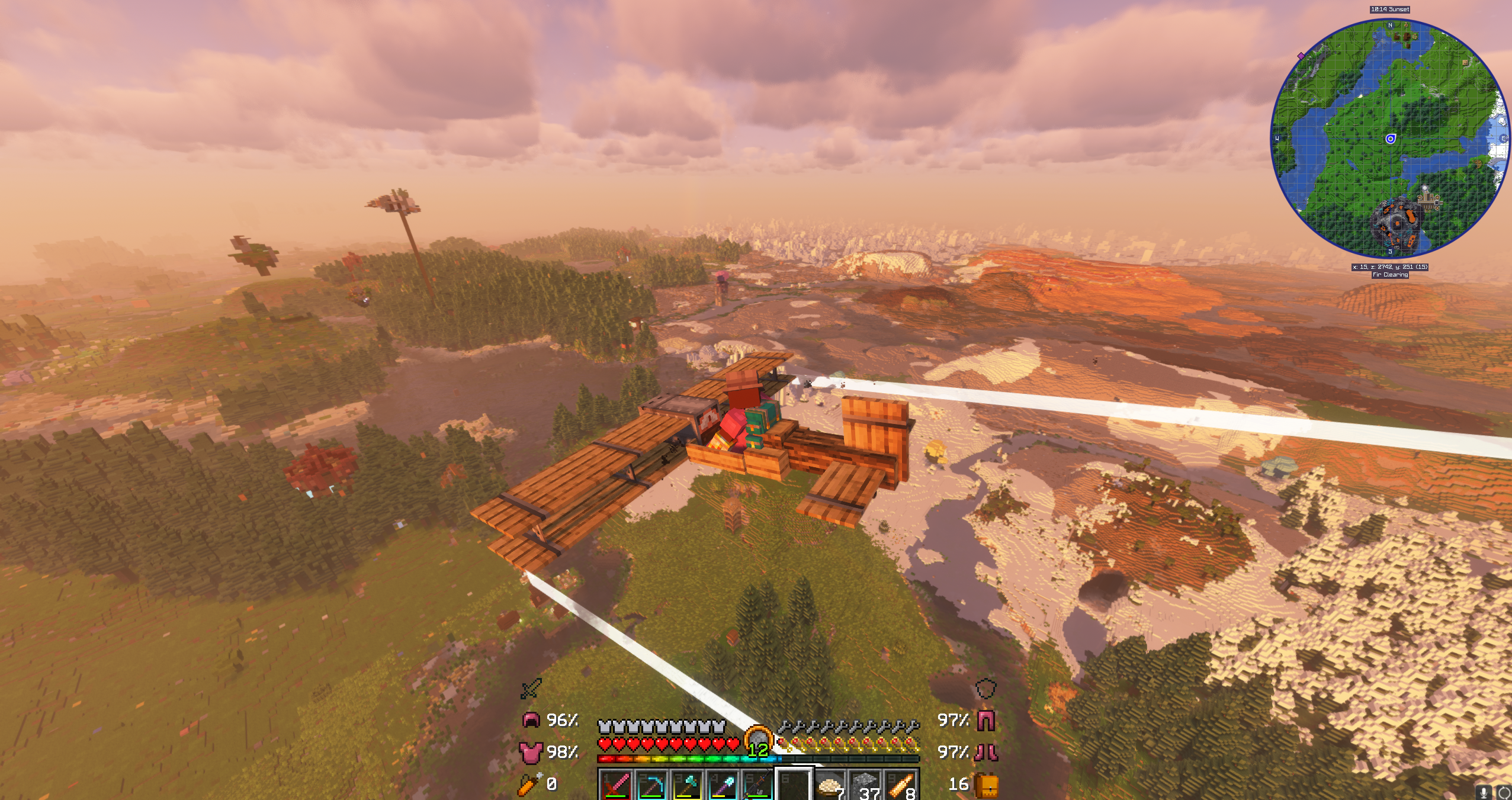Select the pink sword hotbar slot
Viewport: 1512px width, 800px height.
(615, 786)
